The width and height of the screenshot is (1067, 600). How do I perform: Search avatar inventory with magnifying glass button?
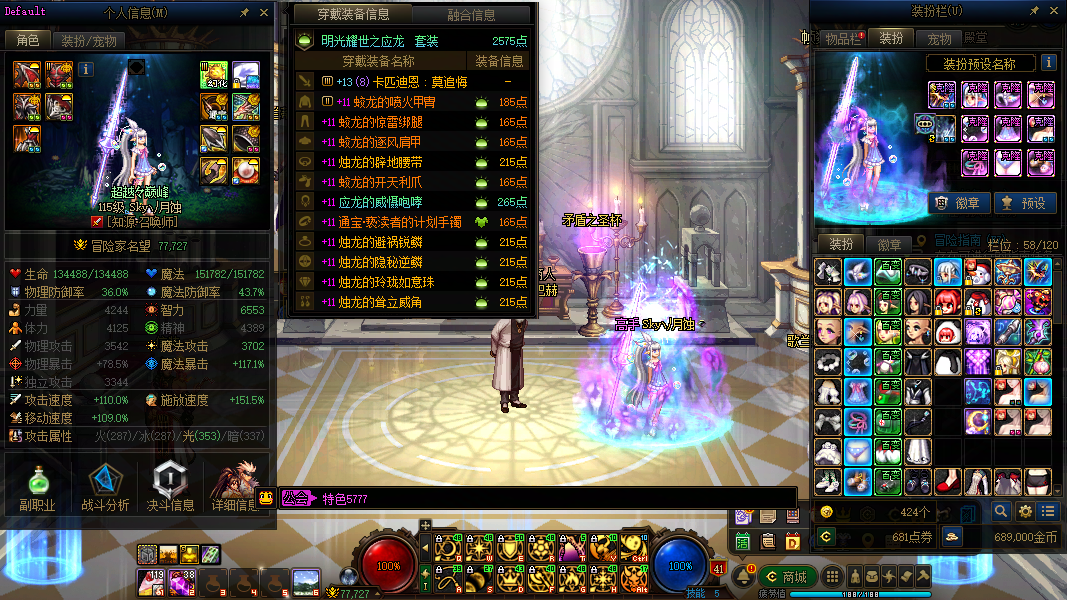click(1001, 512)
